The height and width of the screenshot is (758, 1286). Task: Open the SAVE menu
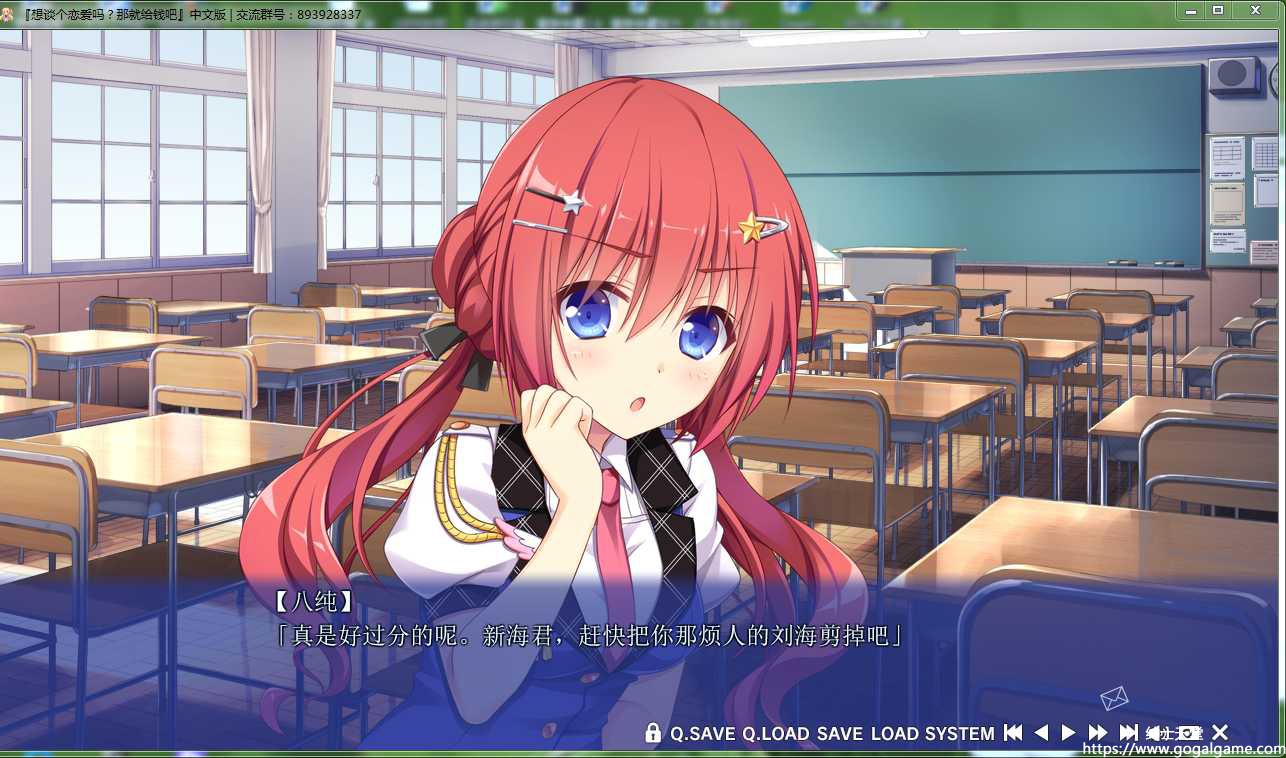tap(839, 733)
